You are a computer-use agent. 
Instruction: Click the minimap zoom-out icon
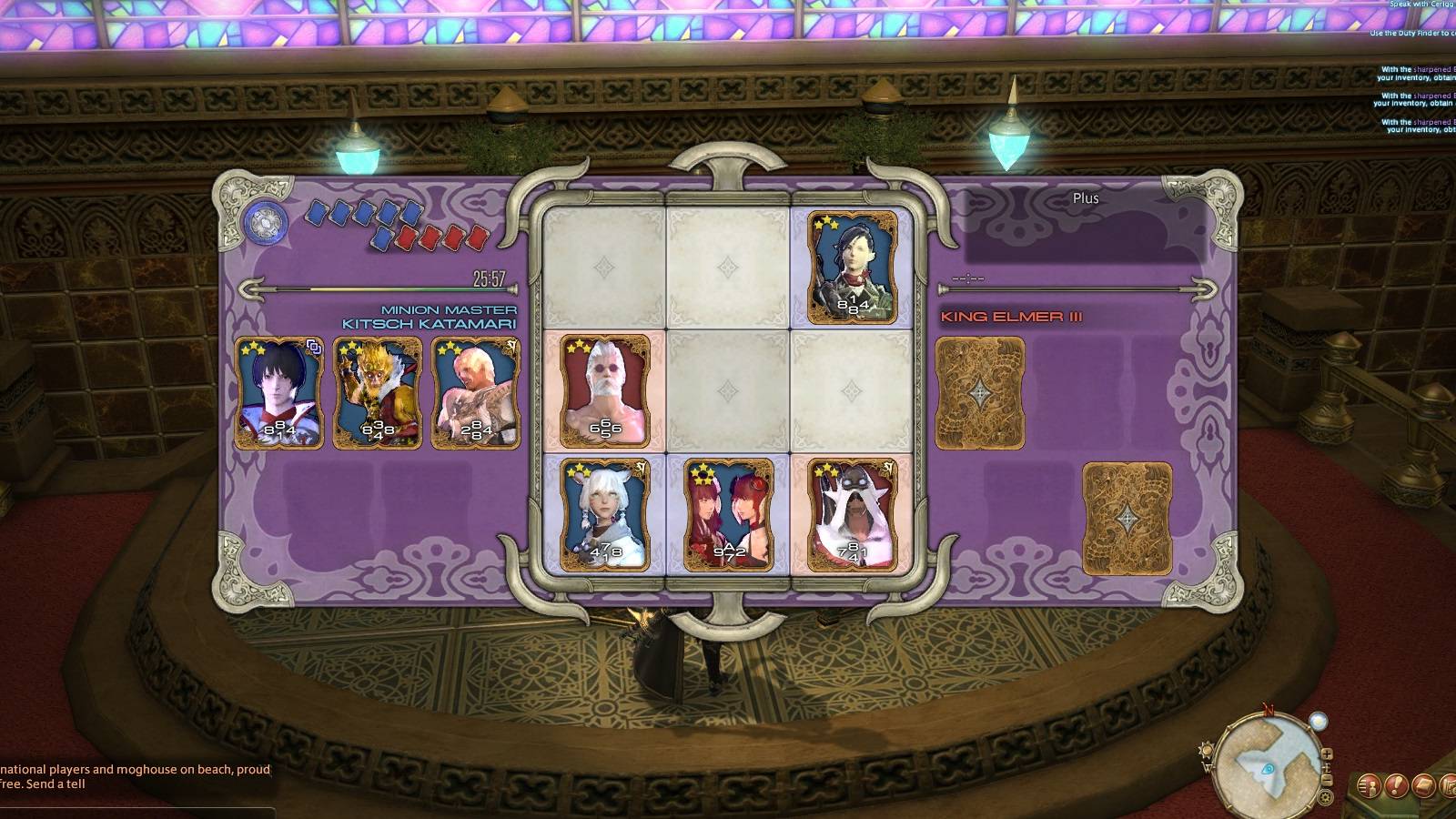1328,780
